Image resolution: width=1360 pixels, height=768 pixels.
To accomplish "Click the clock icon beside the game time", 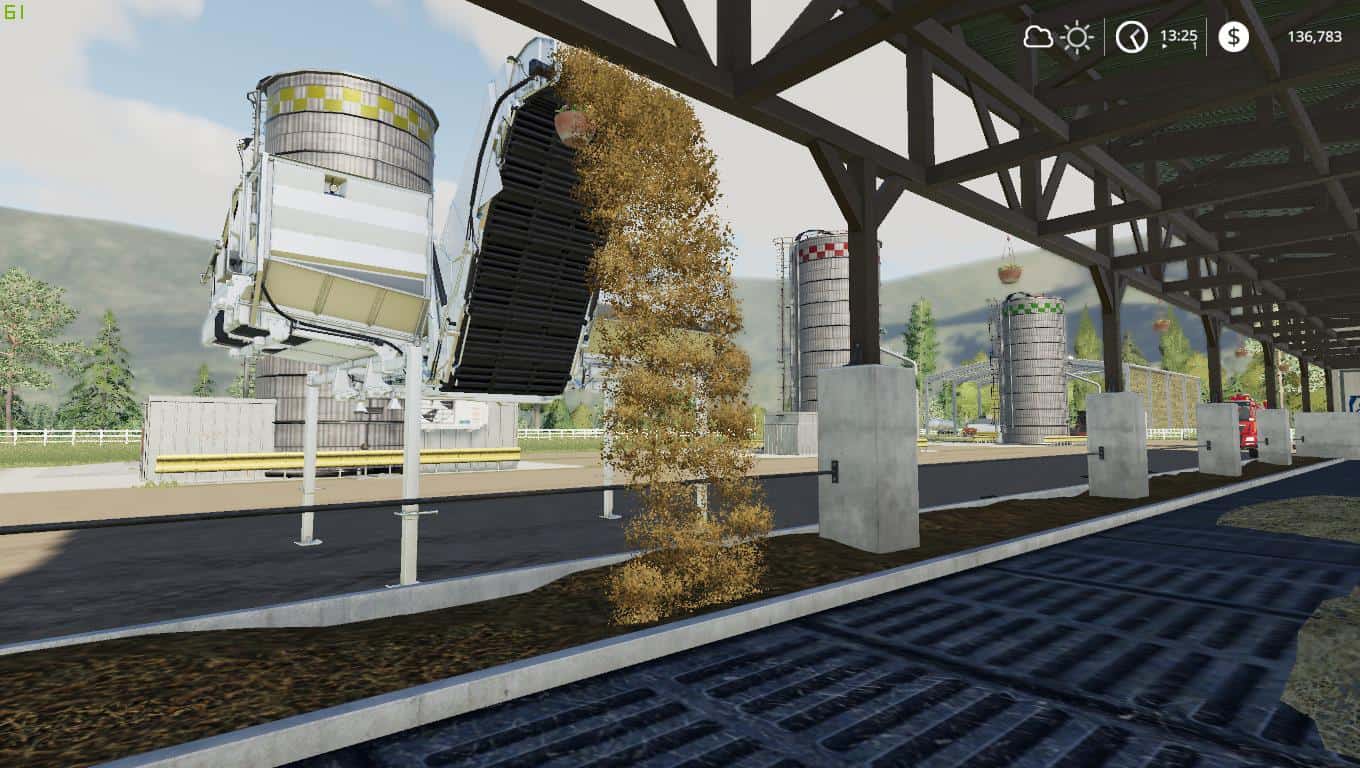I will tap(1133, 36).
